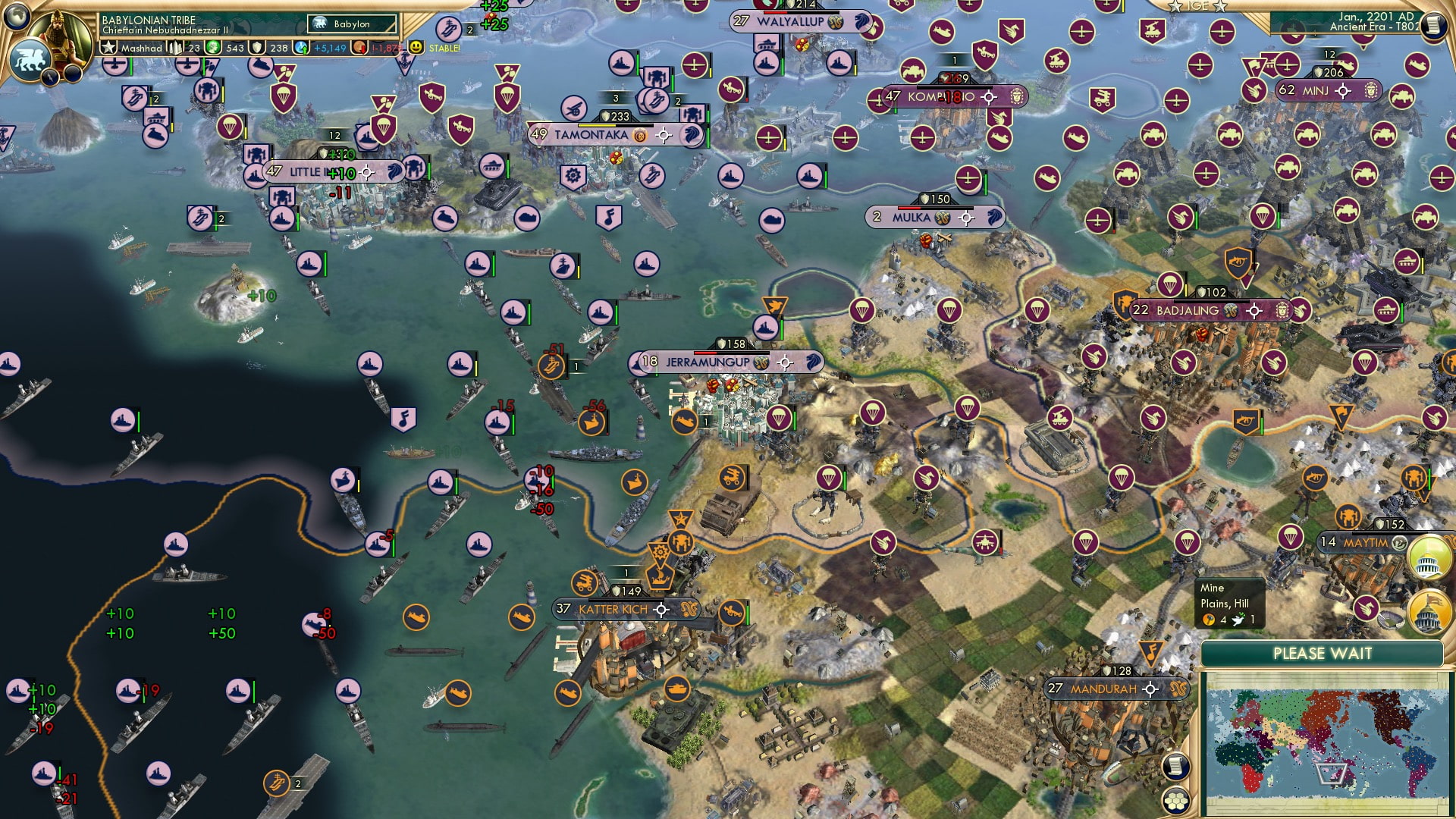The height and width of the screenshot is (819, 1456).
Task: Click the PLEASE WAIT notification banner
Action: [x=1323, y=653]
